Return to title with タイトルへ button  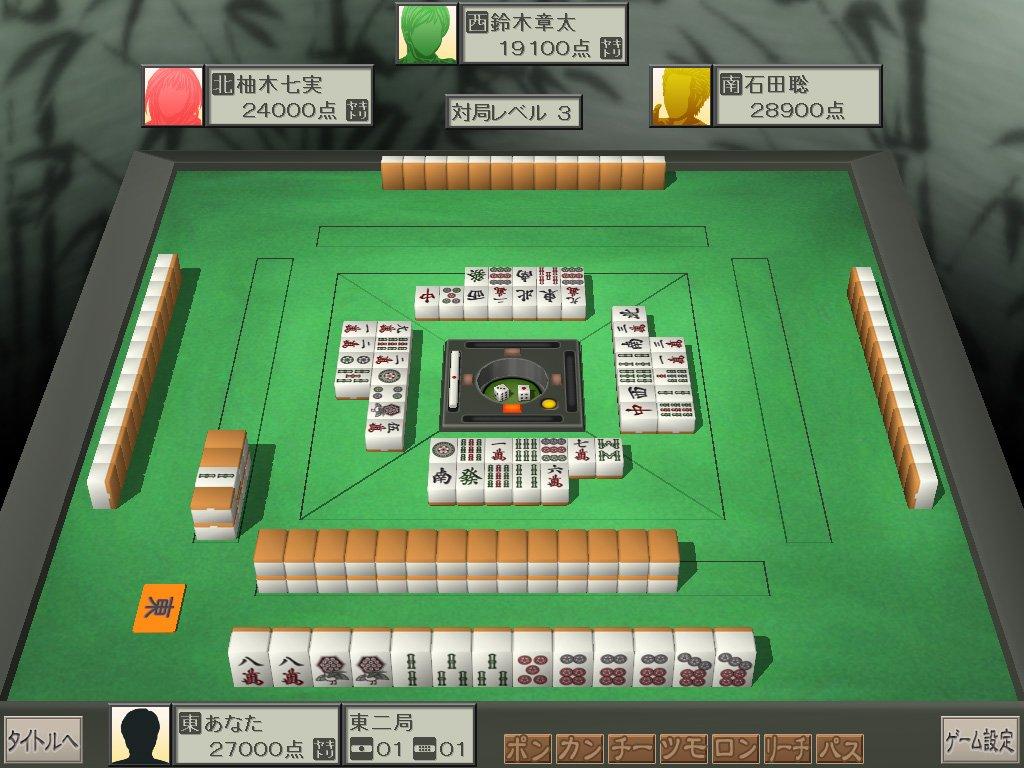click(43, 740)
